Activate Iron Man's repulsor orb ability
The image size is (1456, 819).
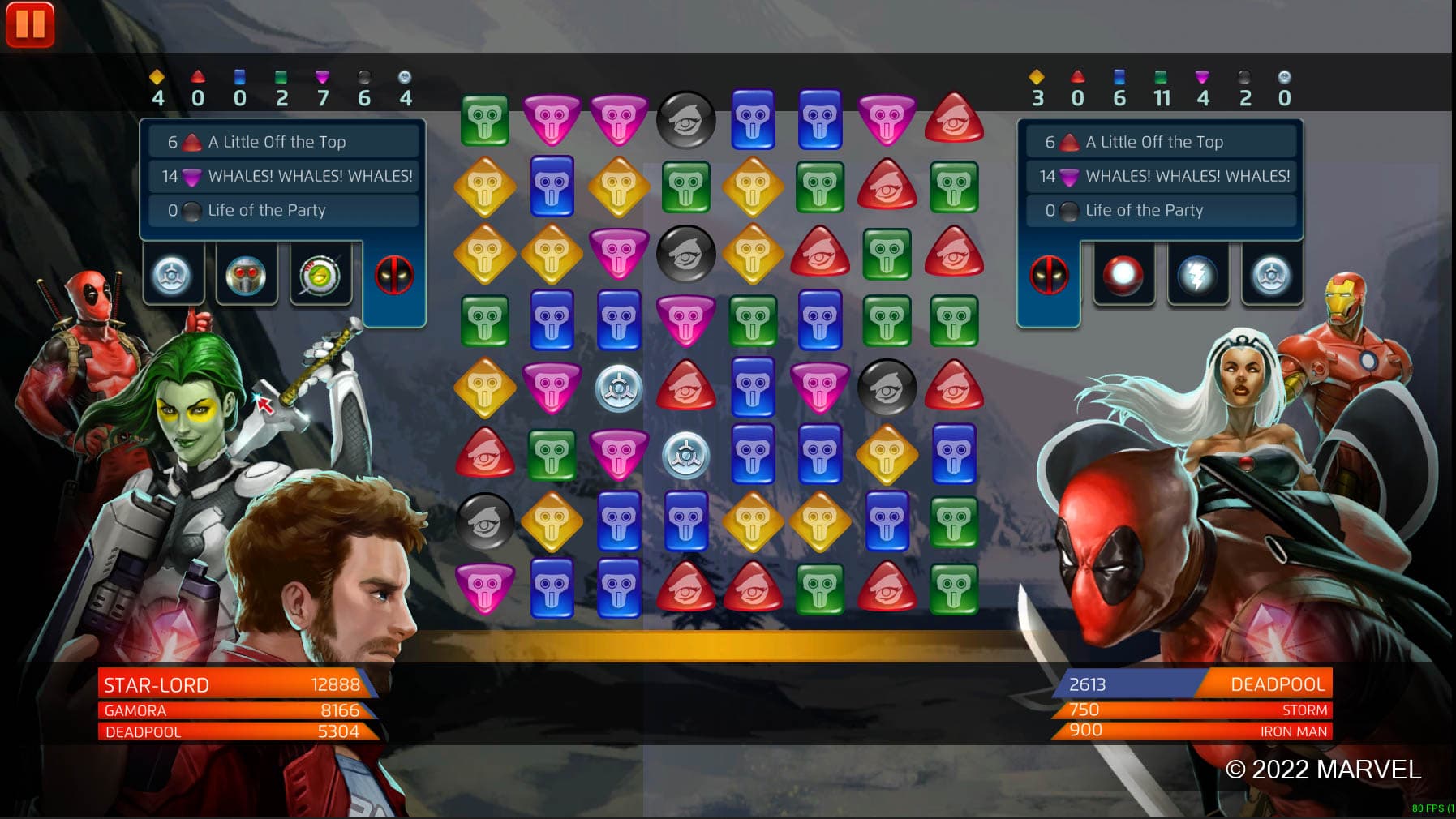1123,275
